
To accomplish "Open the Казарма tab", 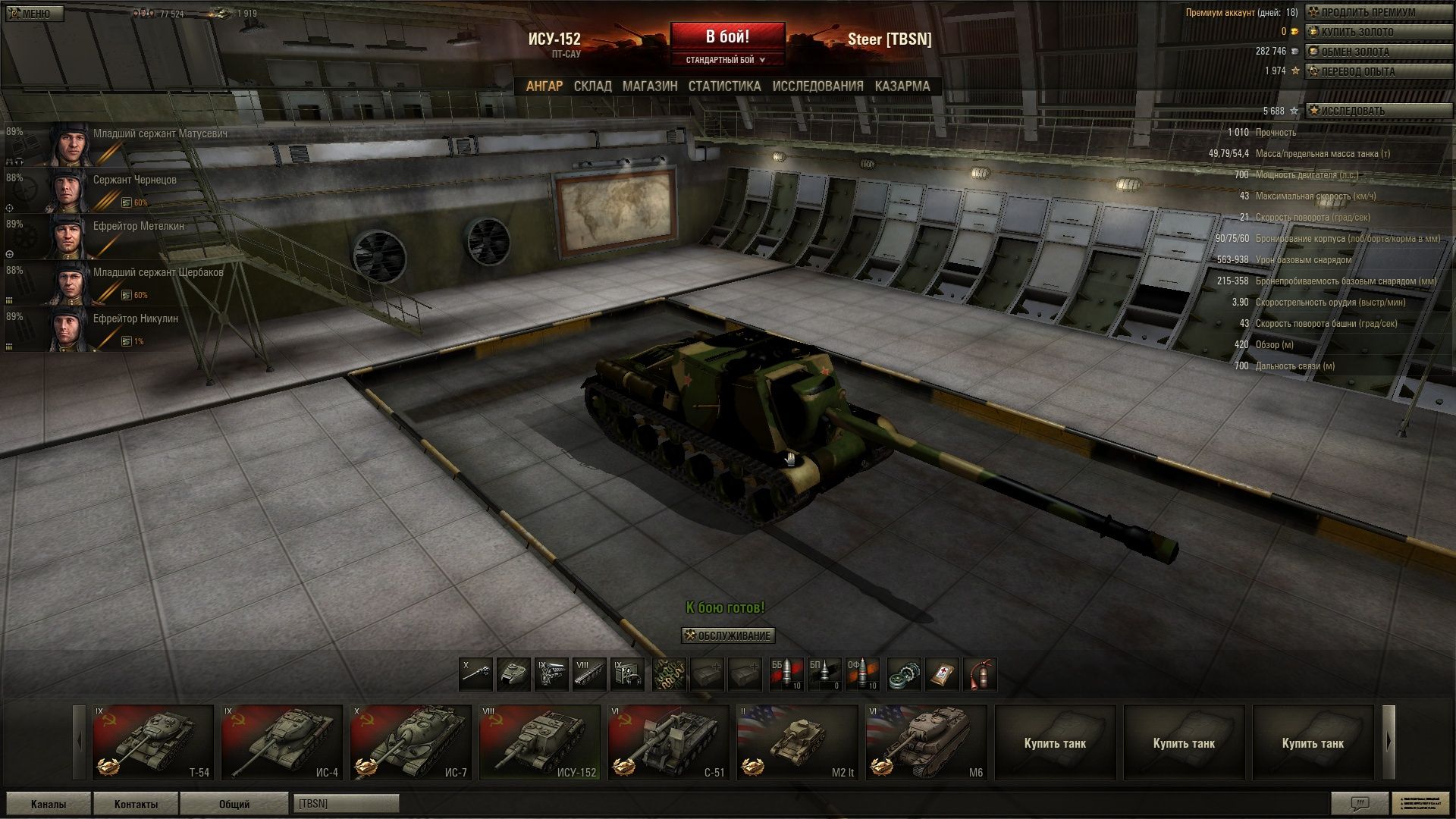I will [902, 86].
